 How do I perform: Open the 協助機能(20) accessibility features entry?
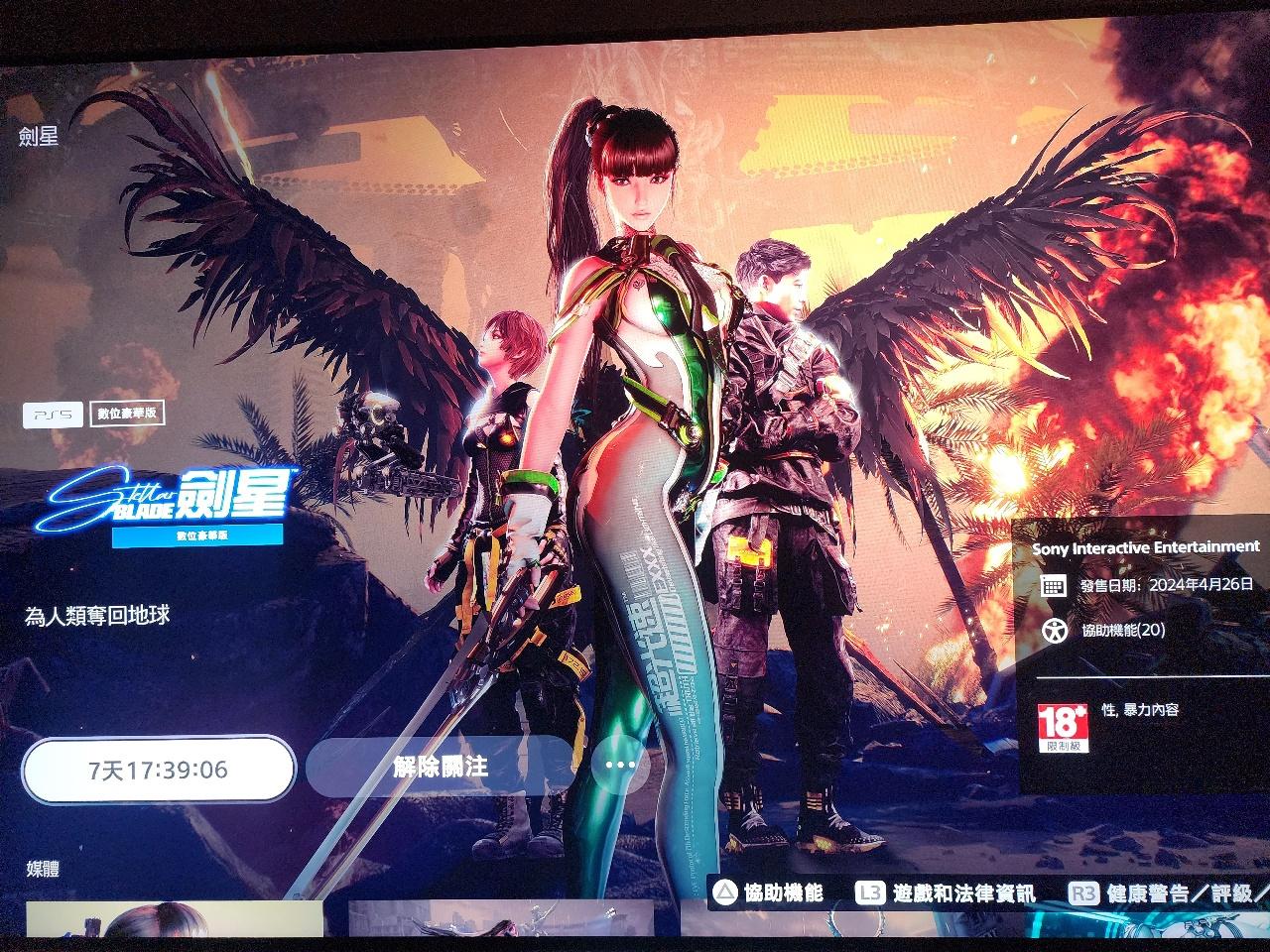coord(1109,630)
